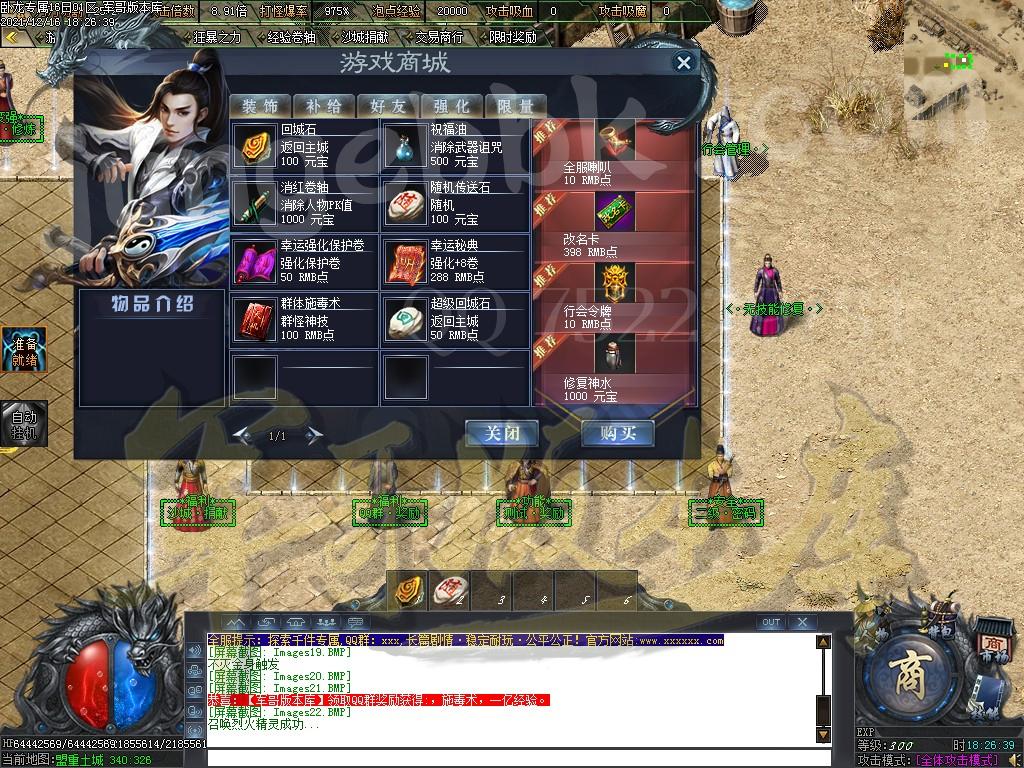
Task: Select the 好友 tab
Action: [388, 106]
